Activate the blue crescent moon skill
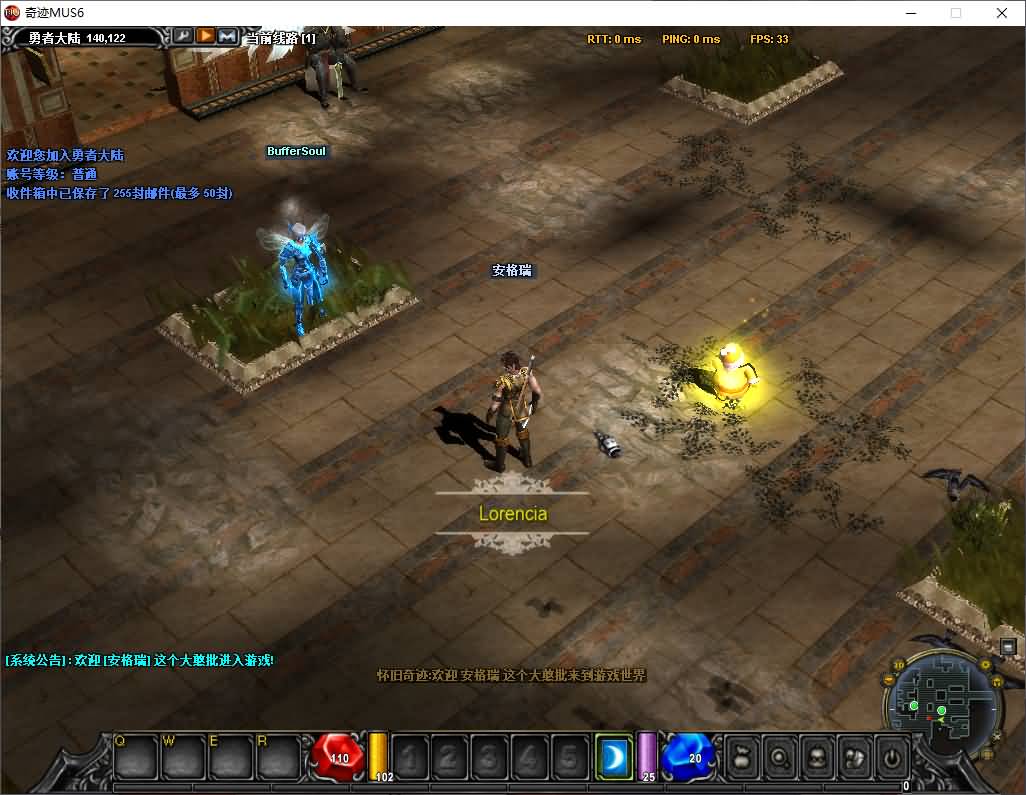 click(613, 756)
